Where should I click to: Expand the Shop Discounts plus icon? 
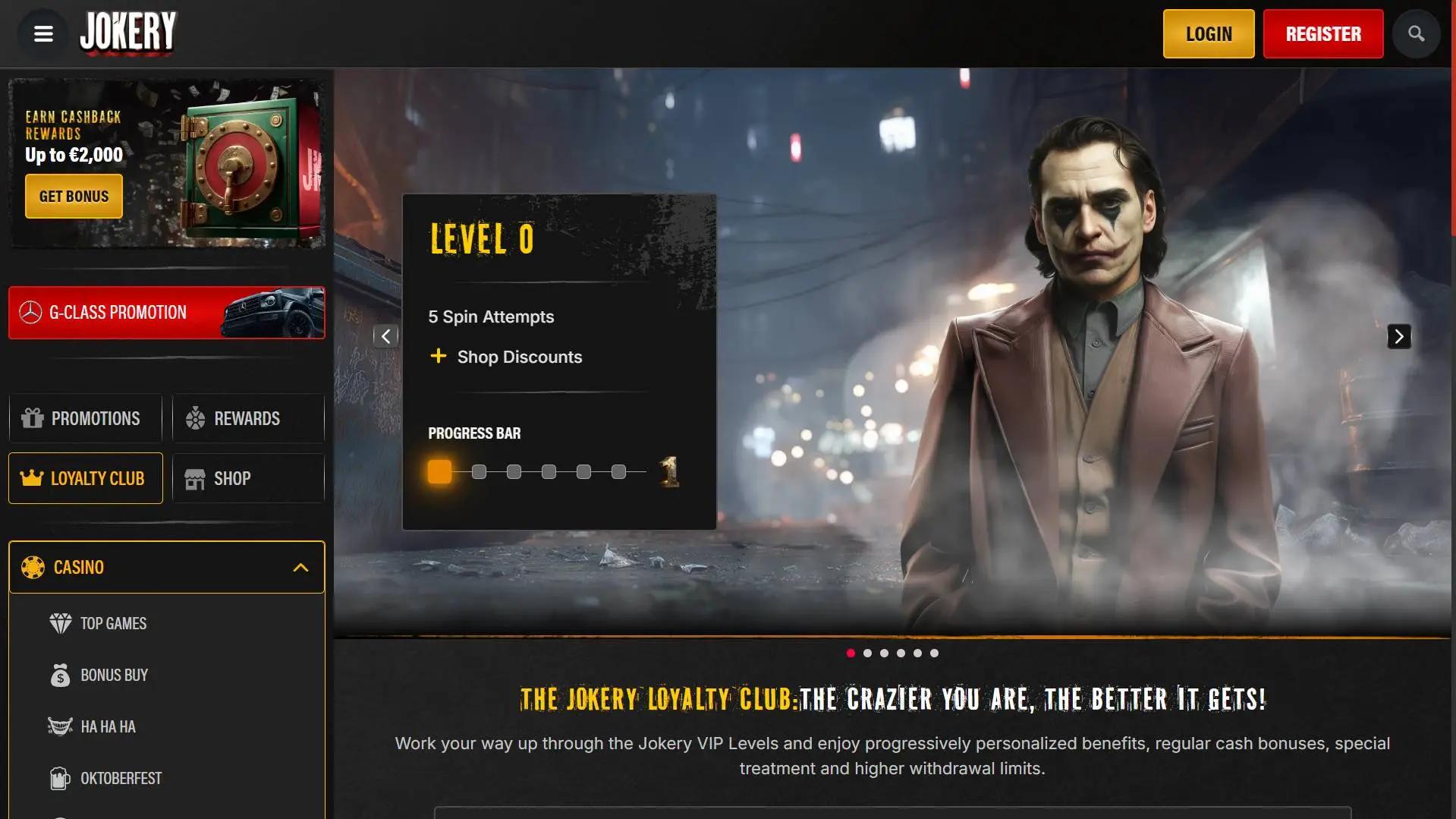point(438,356)
